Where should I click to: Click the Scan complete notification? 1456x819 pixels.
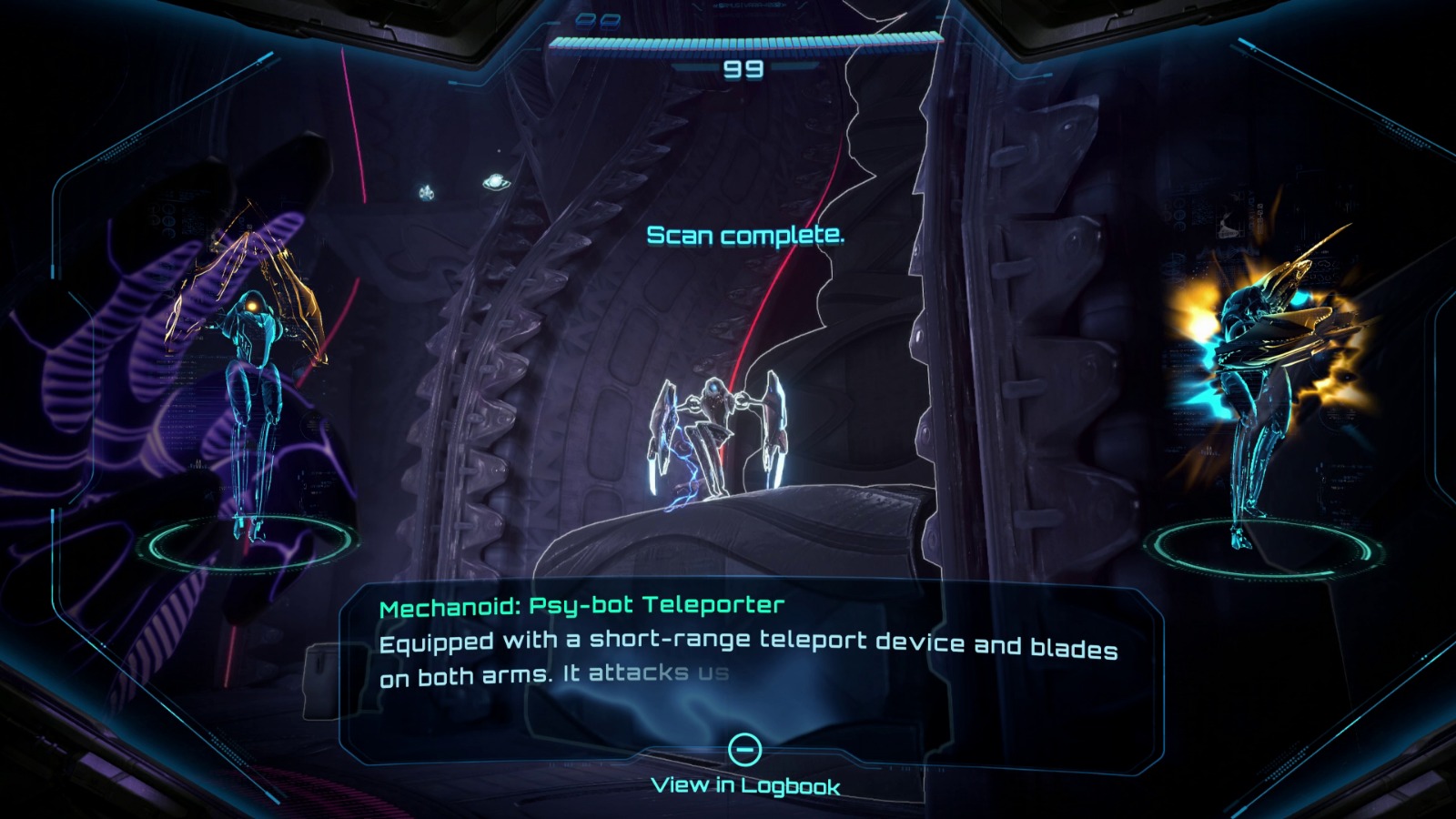[x=746, y=237]
